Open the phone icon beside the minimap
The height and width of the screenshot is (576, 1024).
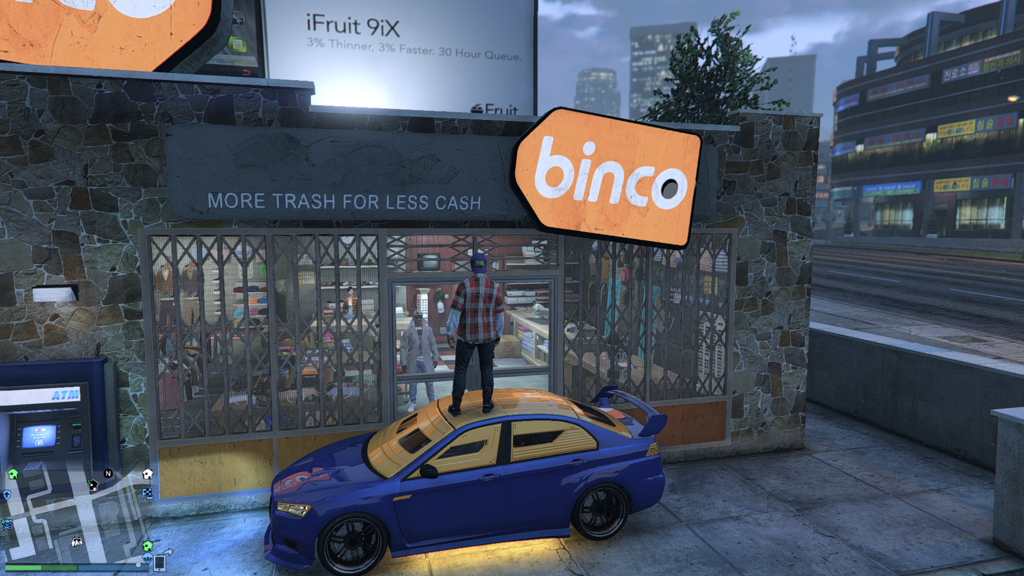point(159,563)
